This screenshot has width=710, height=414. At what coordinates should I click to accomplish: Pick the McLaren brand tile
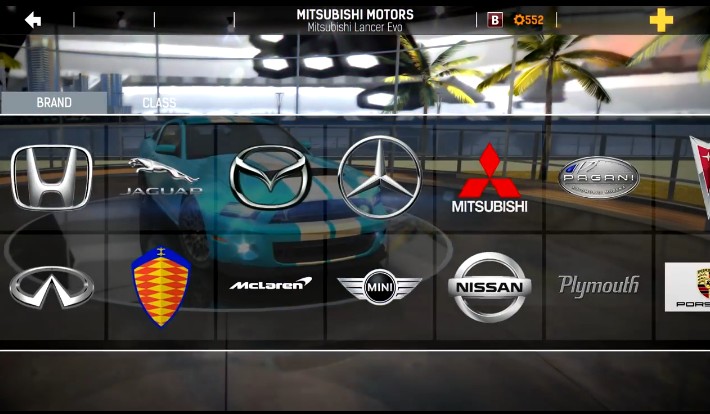(x=270, y=285)
